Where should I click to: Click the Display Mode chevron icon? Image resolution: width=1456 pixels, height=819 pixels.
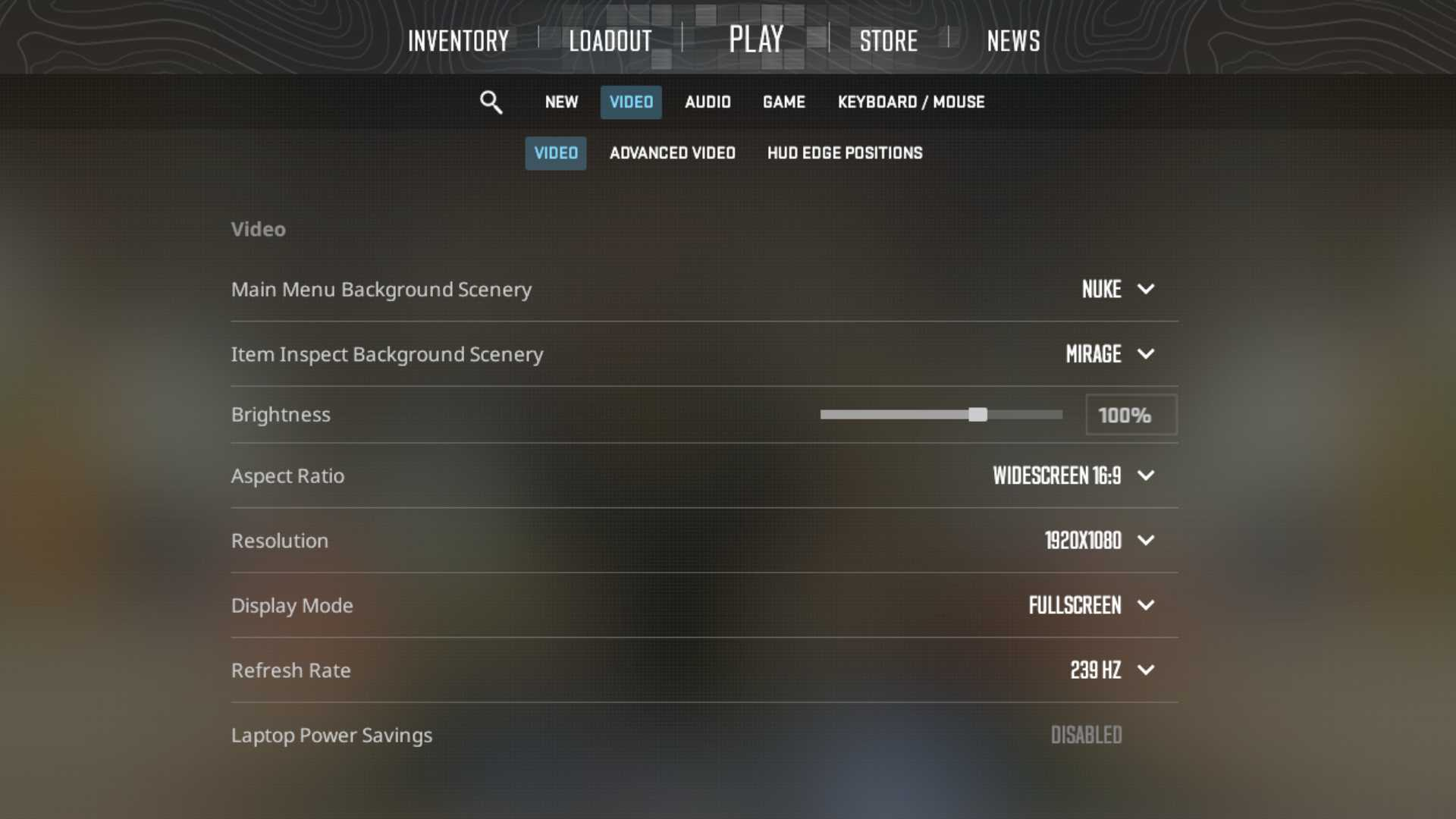point(1146,605)
